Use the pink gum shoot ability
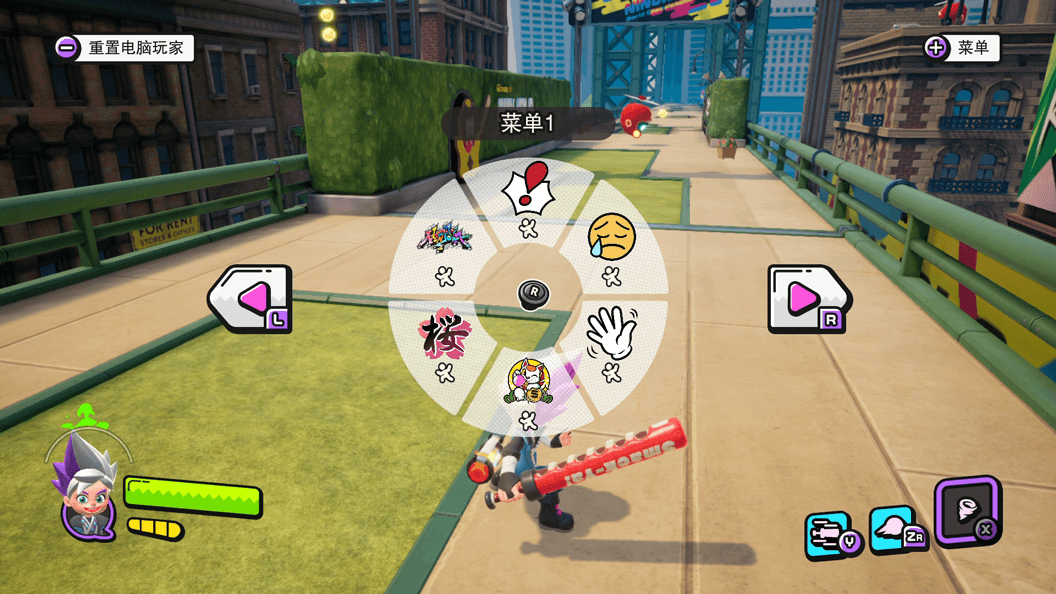The height and width of the screenshot is (594, 1056). click(896, 529)
